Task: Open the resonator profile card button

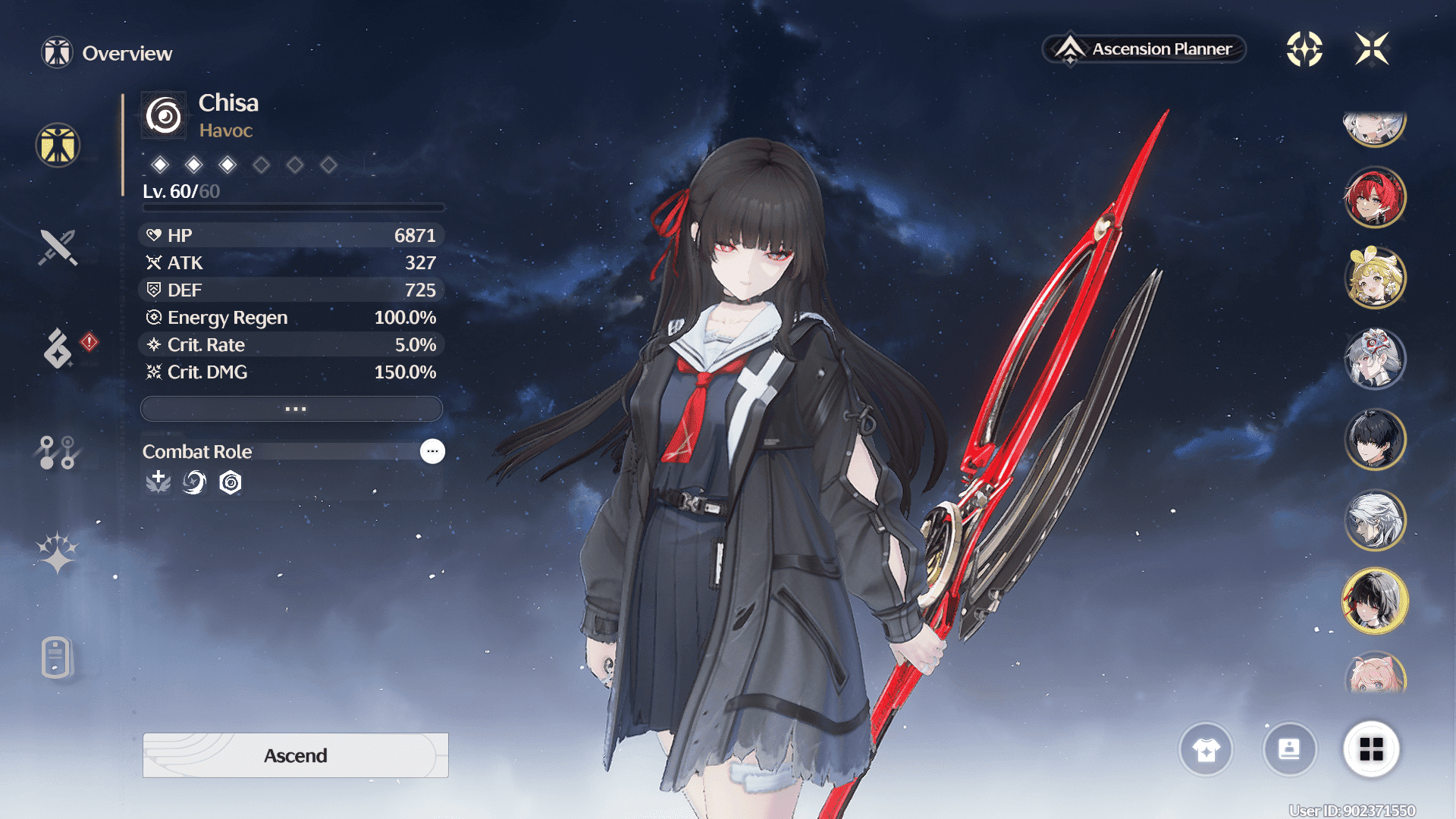Action: point(1289,749)
